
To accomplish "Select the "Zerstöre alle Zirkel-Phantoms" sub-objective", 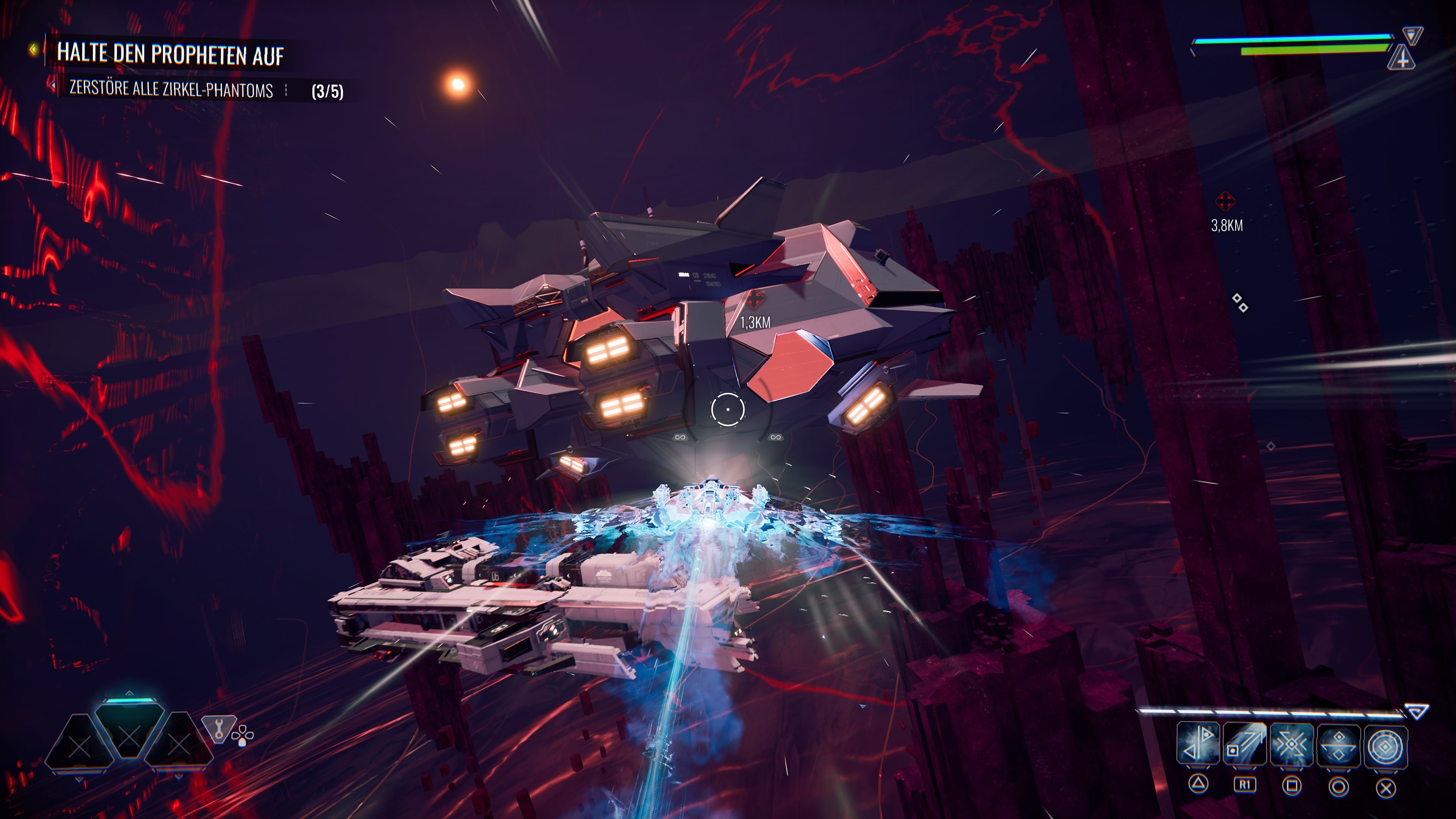I will pos(171,89).
